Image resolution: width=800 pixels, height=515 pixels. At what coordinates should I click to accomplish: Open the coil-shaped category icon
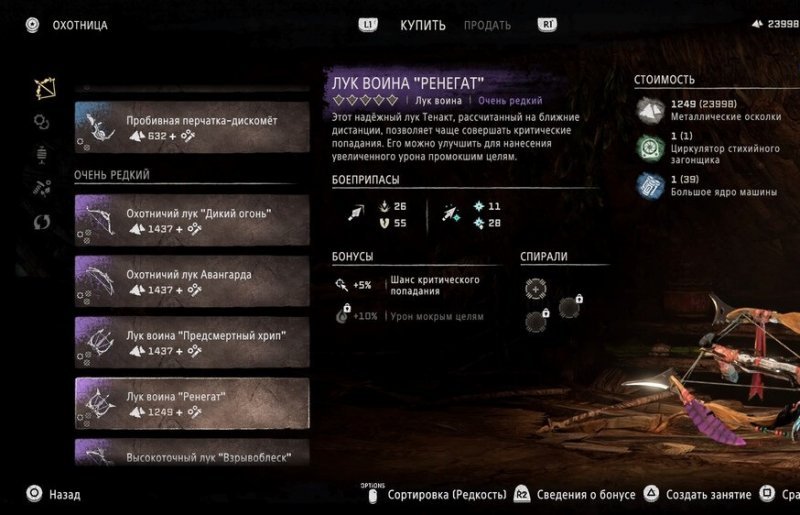(x=42, y=122)
